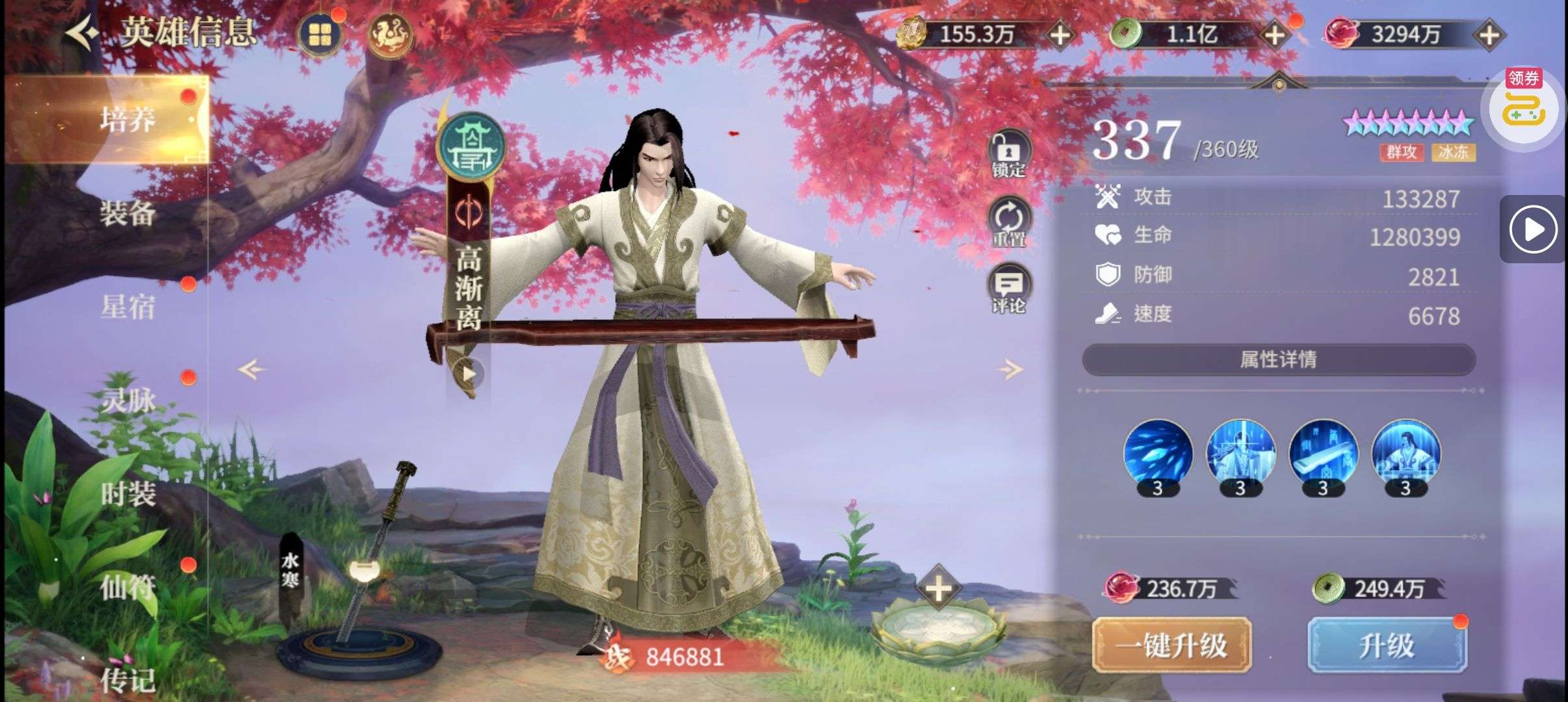Tap 一键升级 to auto level up
The image size is (1568, 702).
pos(1171,645)
